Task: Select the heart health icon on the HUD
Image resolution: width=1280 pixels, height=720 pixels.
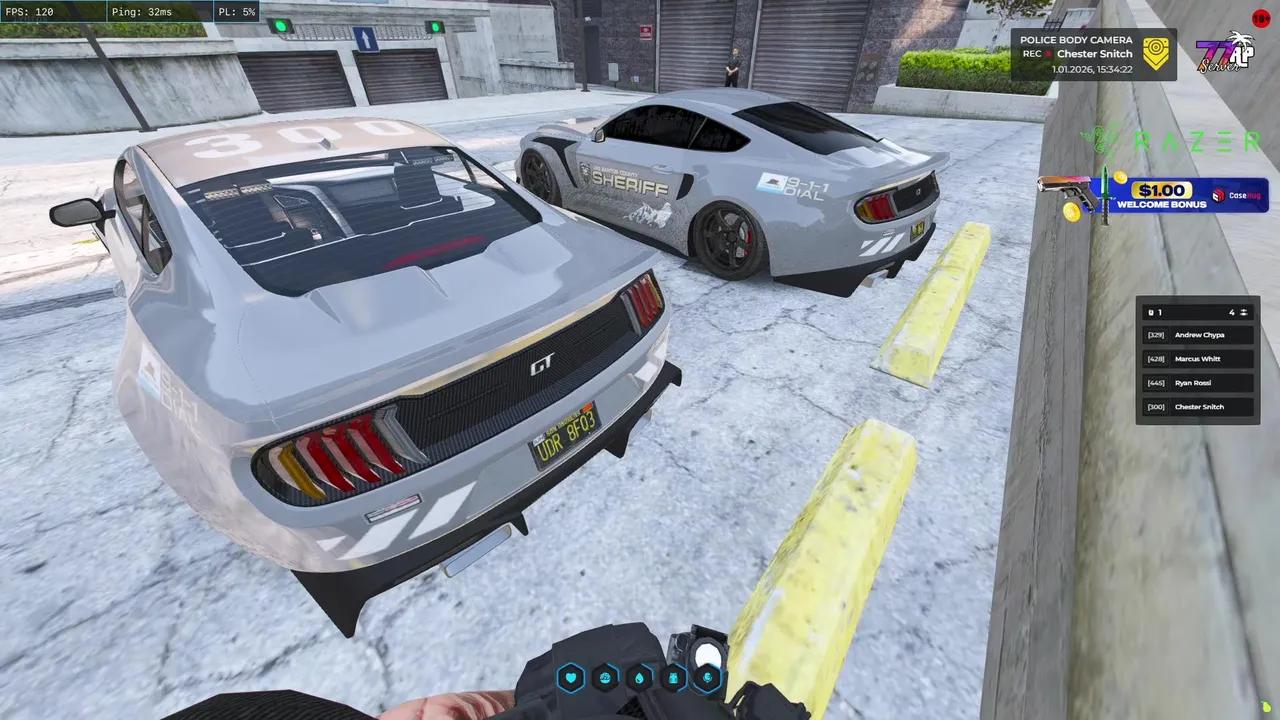Action: click(570, 678)
